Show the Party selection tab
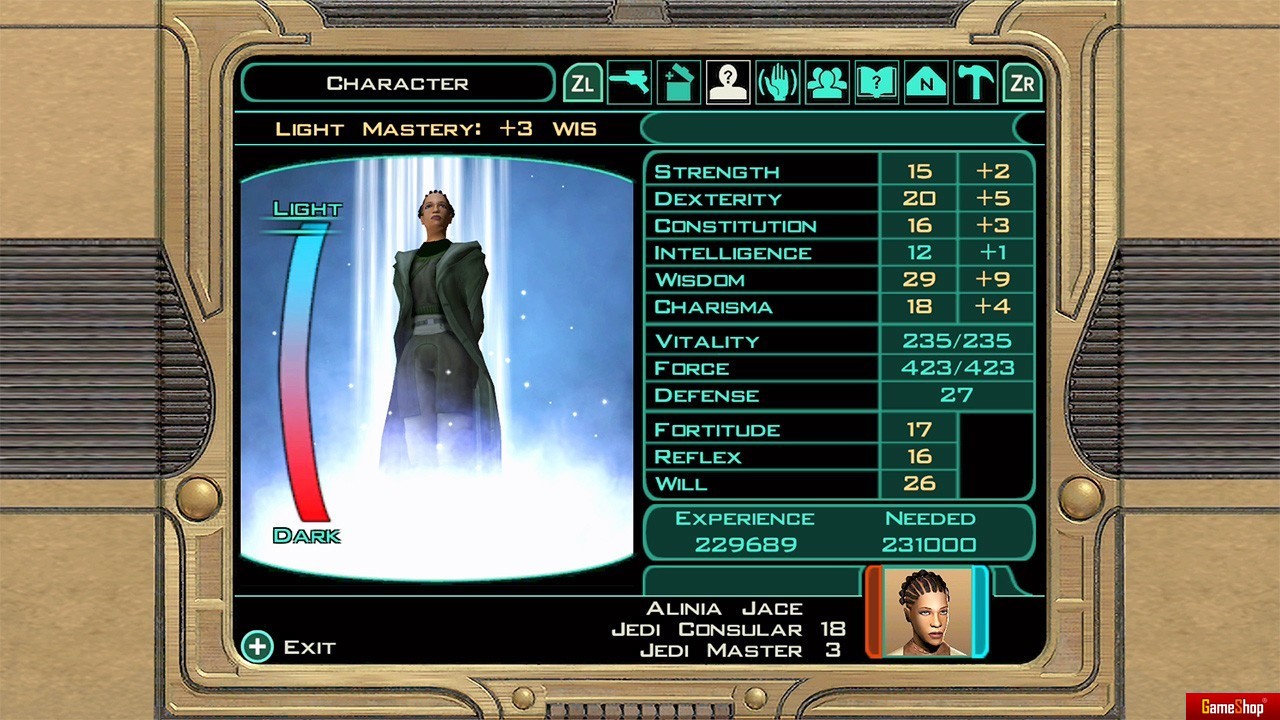Viewport: 1280px width, 720px height. [x=827, y=83]
